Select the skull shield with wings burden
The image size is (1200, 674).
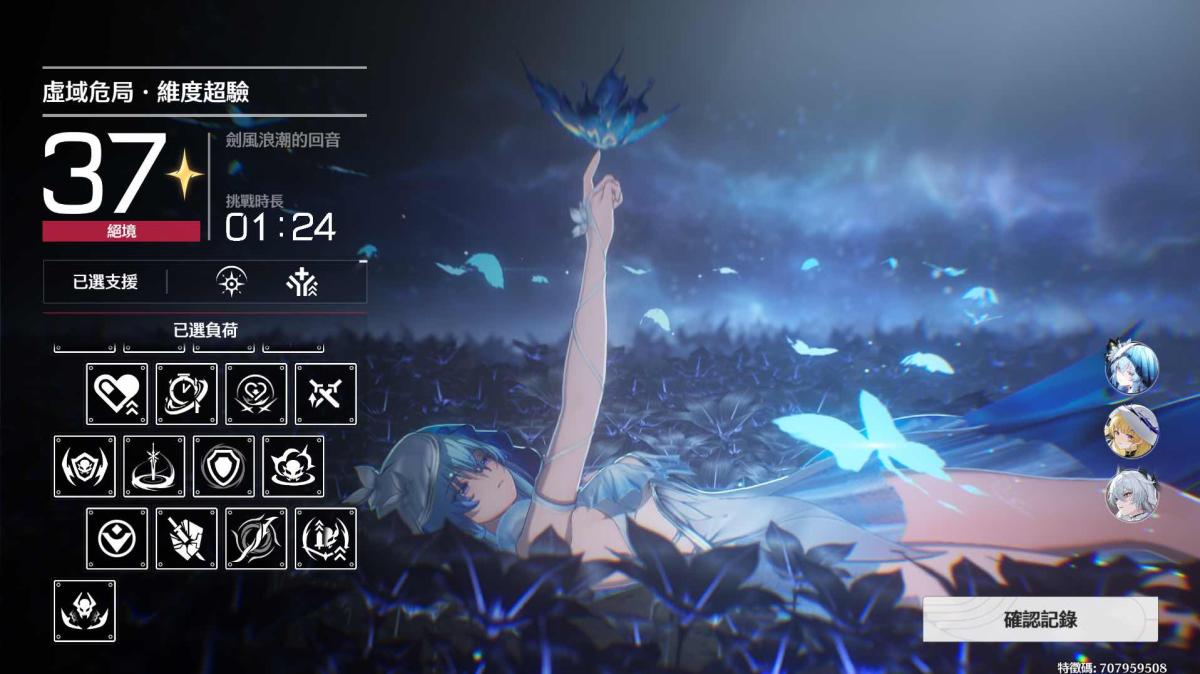(x=84, y=466)
